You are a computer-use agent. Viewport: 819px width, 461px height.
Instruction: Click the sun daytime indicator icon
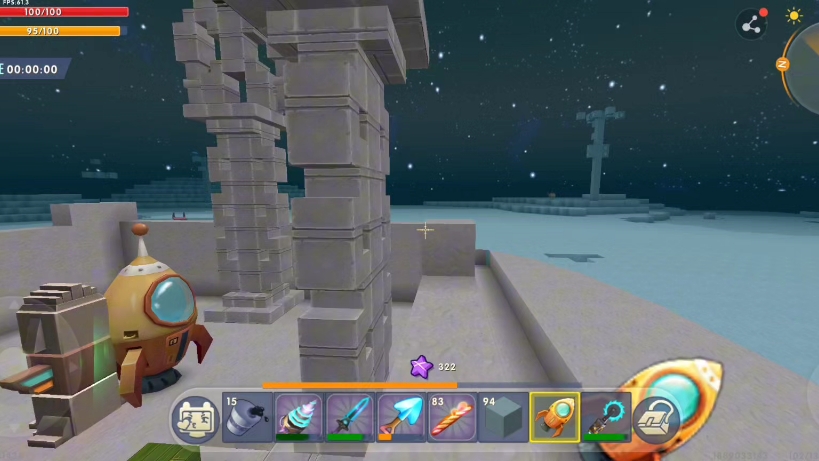[x=794, y=16]
